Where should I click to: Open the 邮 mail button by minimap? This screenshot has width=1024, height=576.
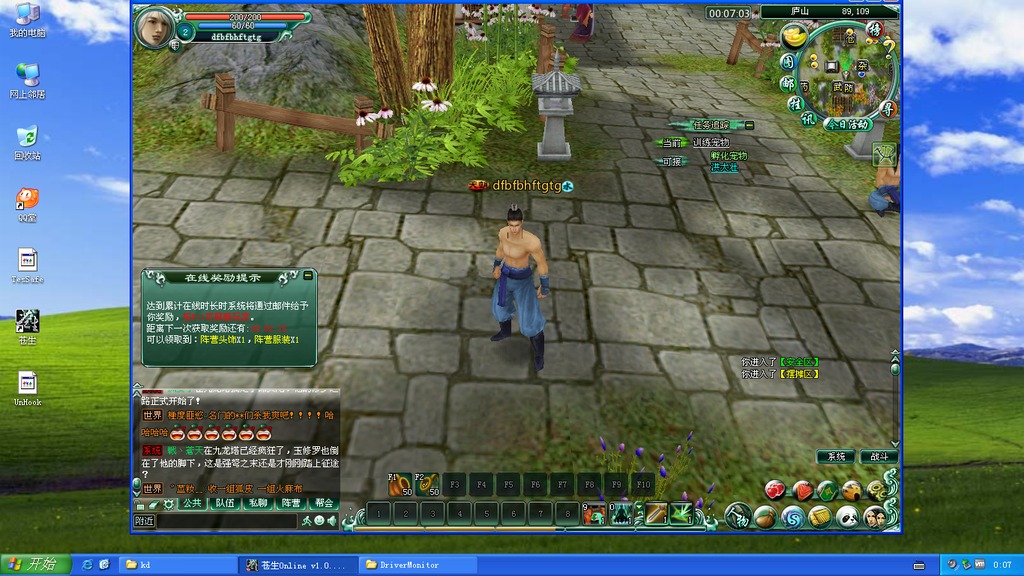pyautogui.click(x=788, y=84)
